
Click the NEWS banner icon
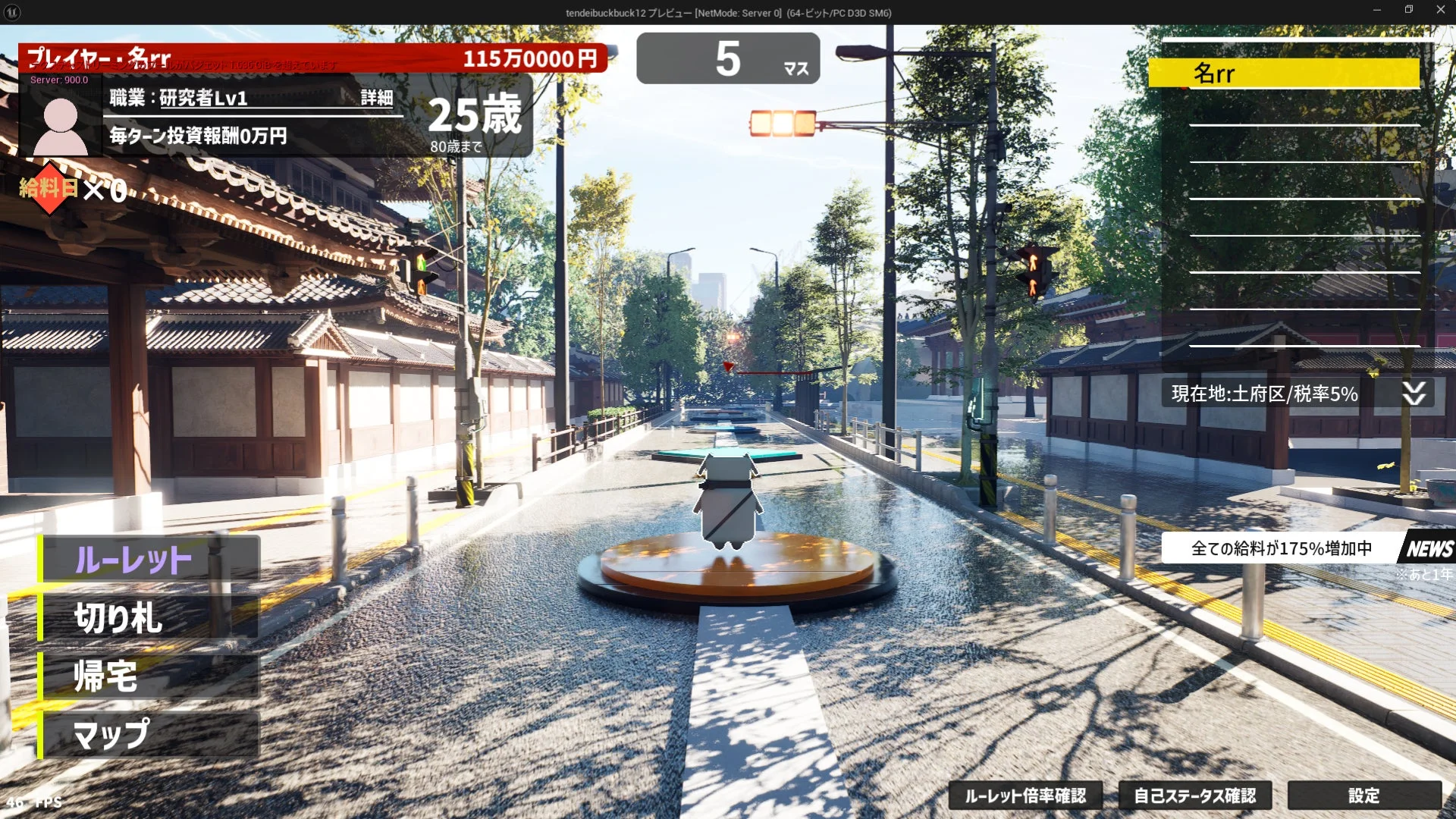click(x=1433, y=548)
